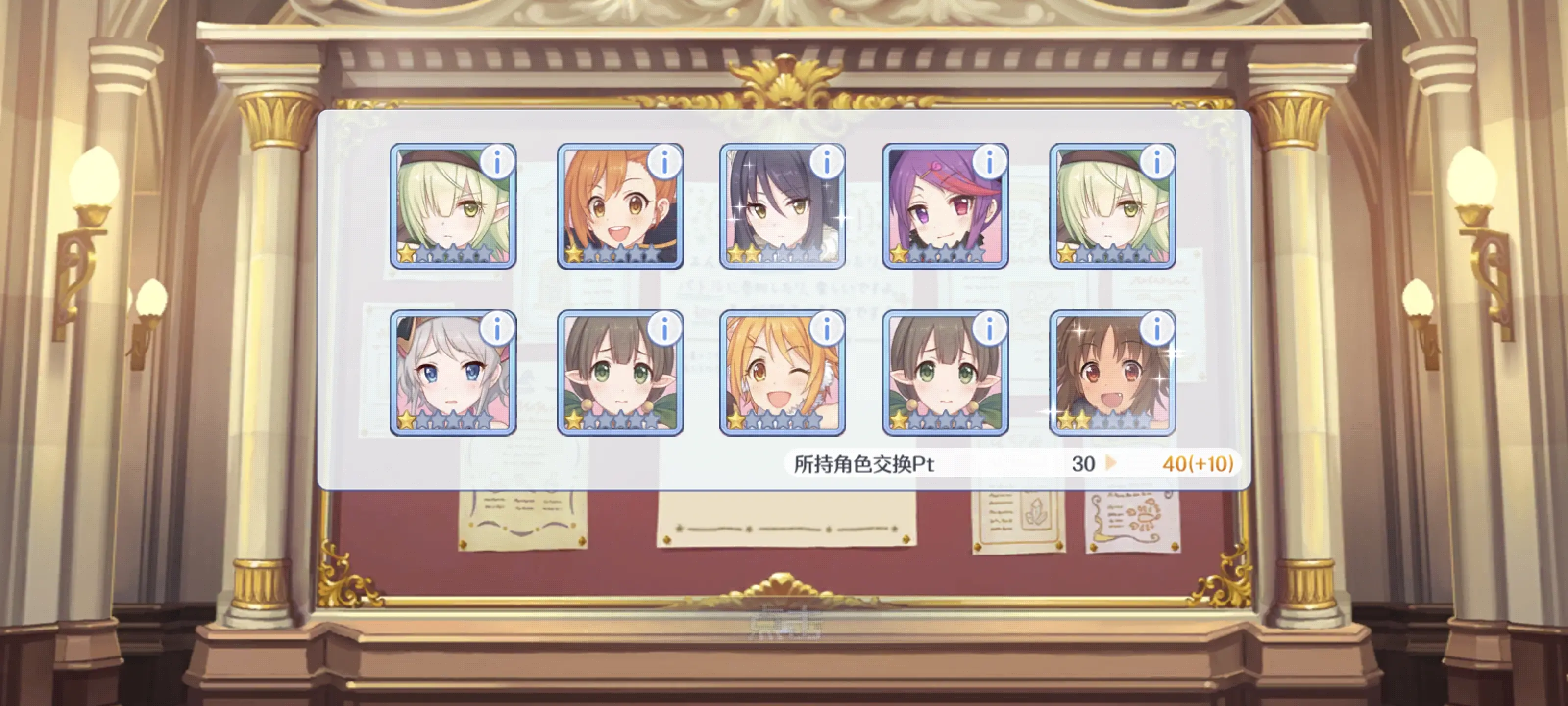Choose the winking blonde character card
Viewport: 1568px width, 706px height.
coord(782,374)
